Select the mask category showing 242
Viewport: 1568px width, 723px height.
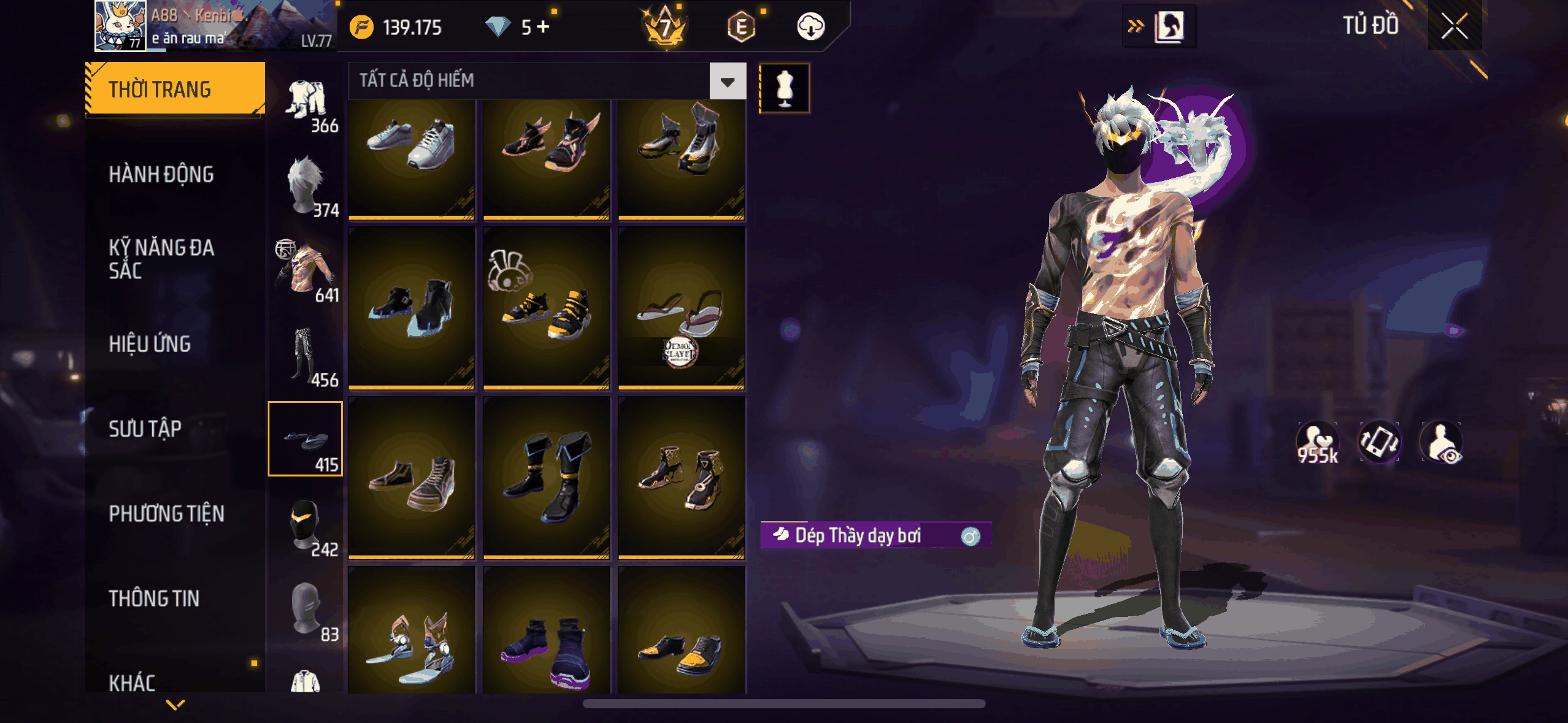[x=306, y=526]
